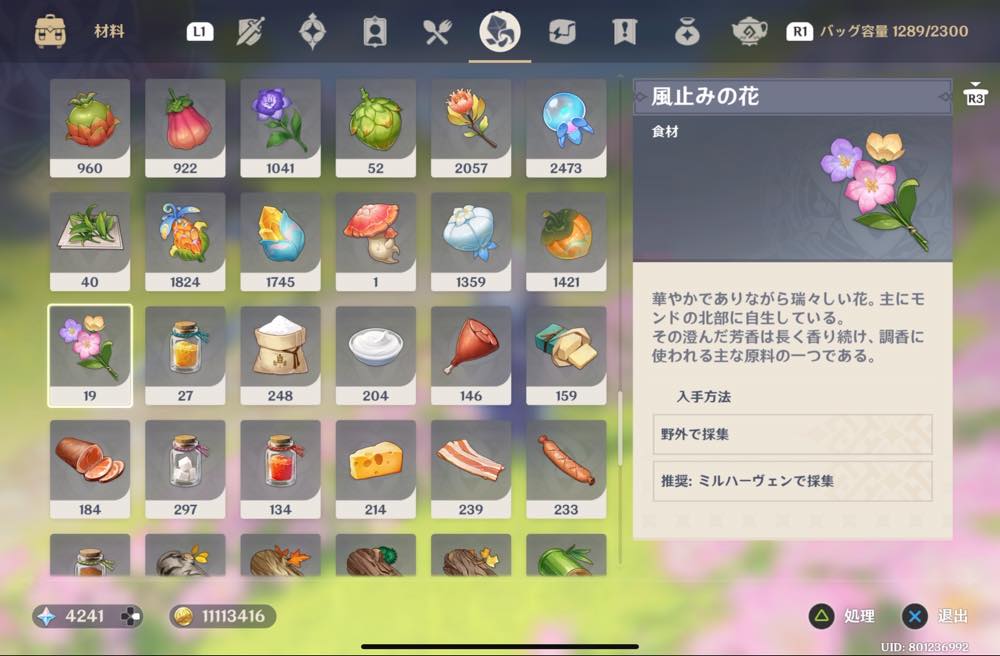Image resolution: width=1000 pixels, height=656 pixels.
Task: Select the butter slot with 159
Action: coord(566,355)
